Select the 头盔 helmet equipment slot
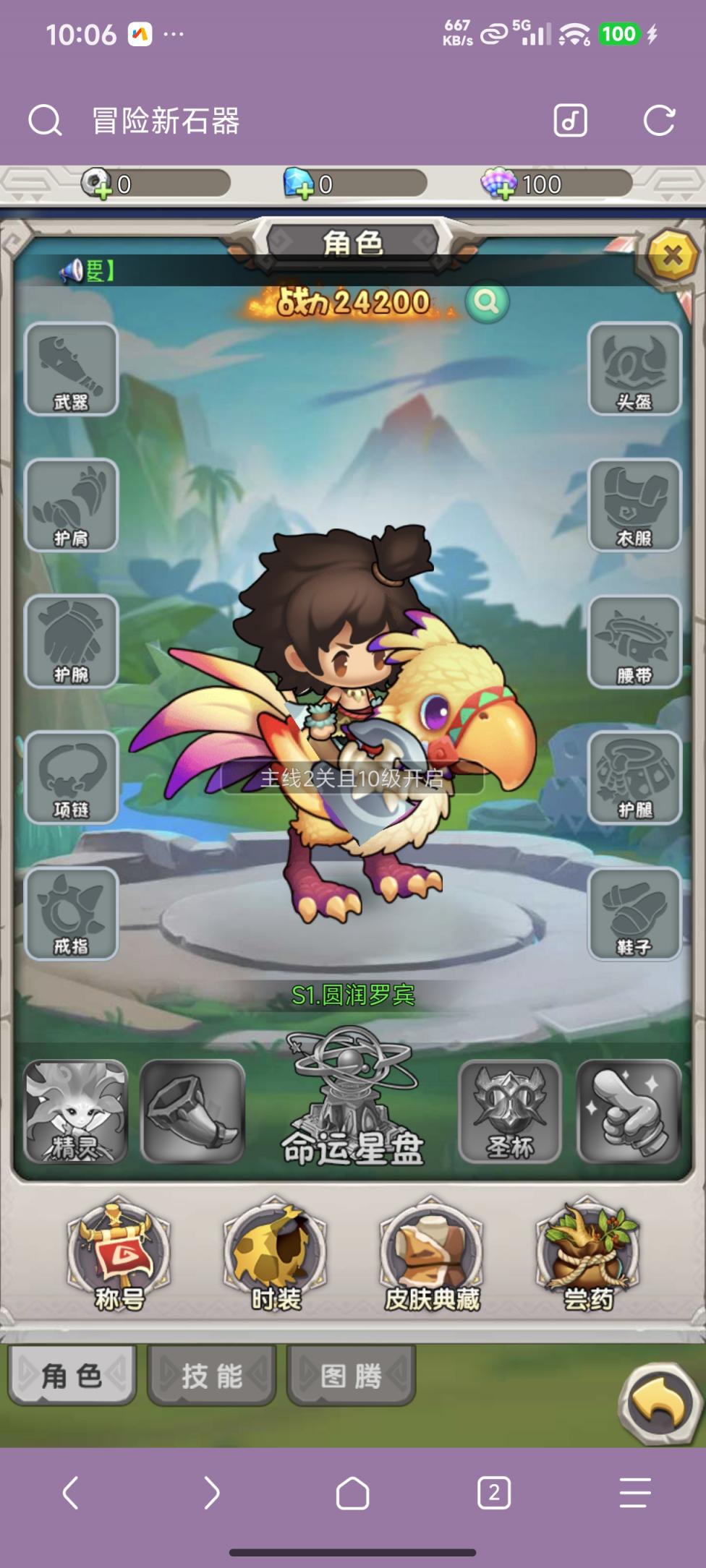 (634, 369)
